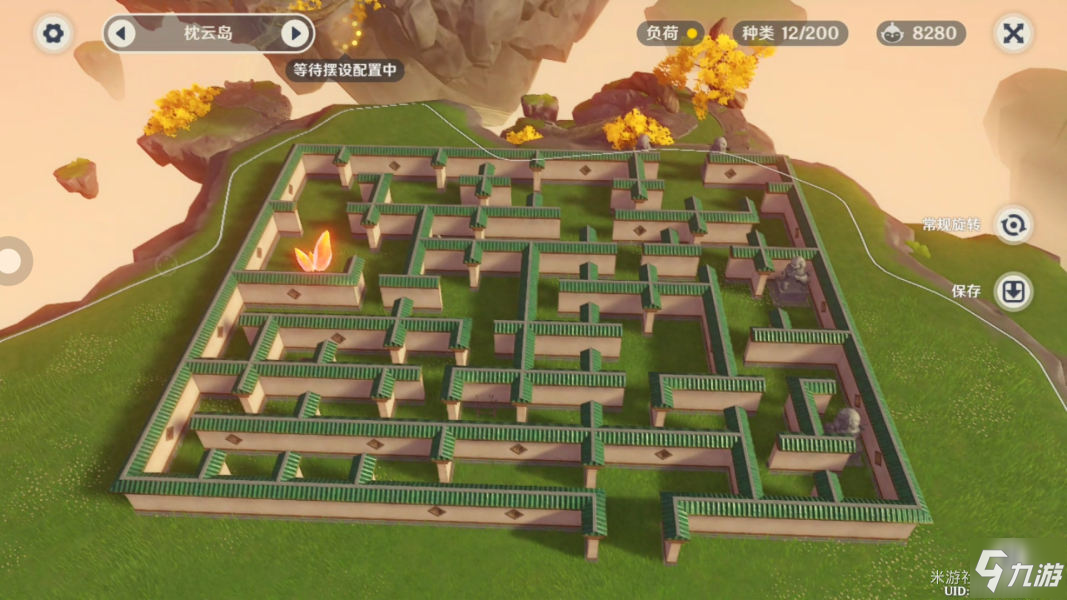Image resolution: width=1067 pixels, height=600 pixels.
Task: Close the placement editor with the X button
Action: tap(1013, 33)
